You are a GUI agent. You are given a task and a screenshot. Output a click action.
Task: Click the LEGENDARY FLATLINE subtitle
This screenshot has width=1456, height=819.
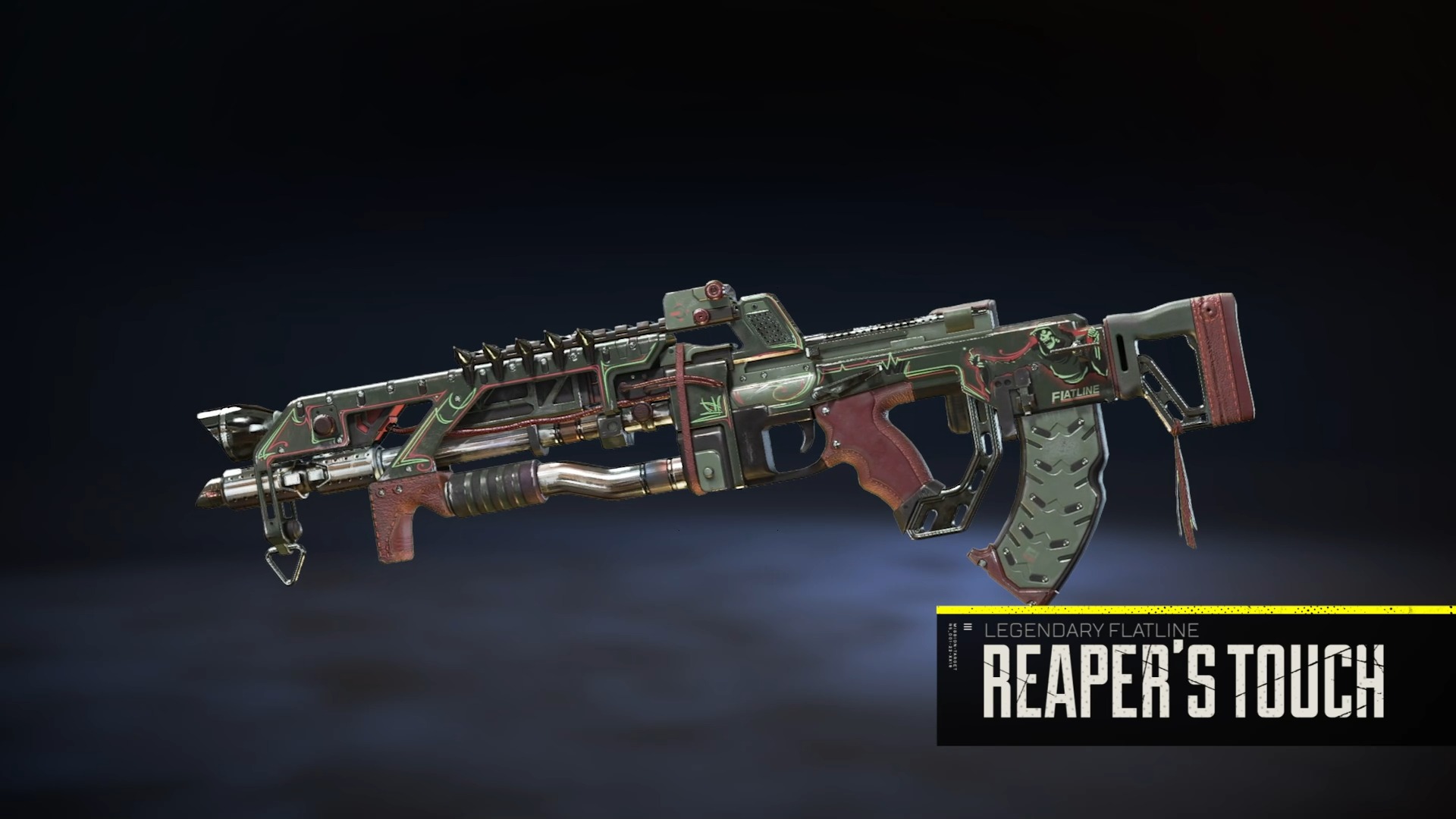click(x=1090, y=629)
